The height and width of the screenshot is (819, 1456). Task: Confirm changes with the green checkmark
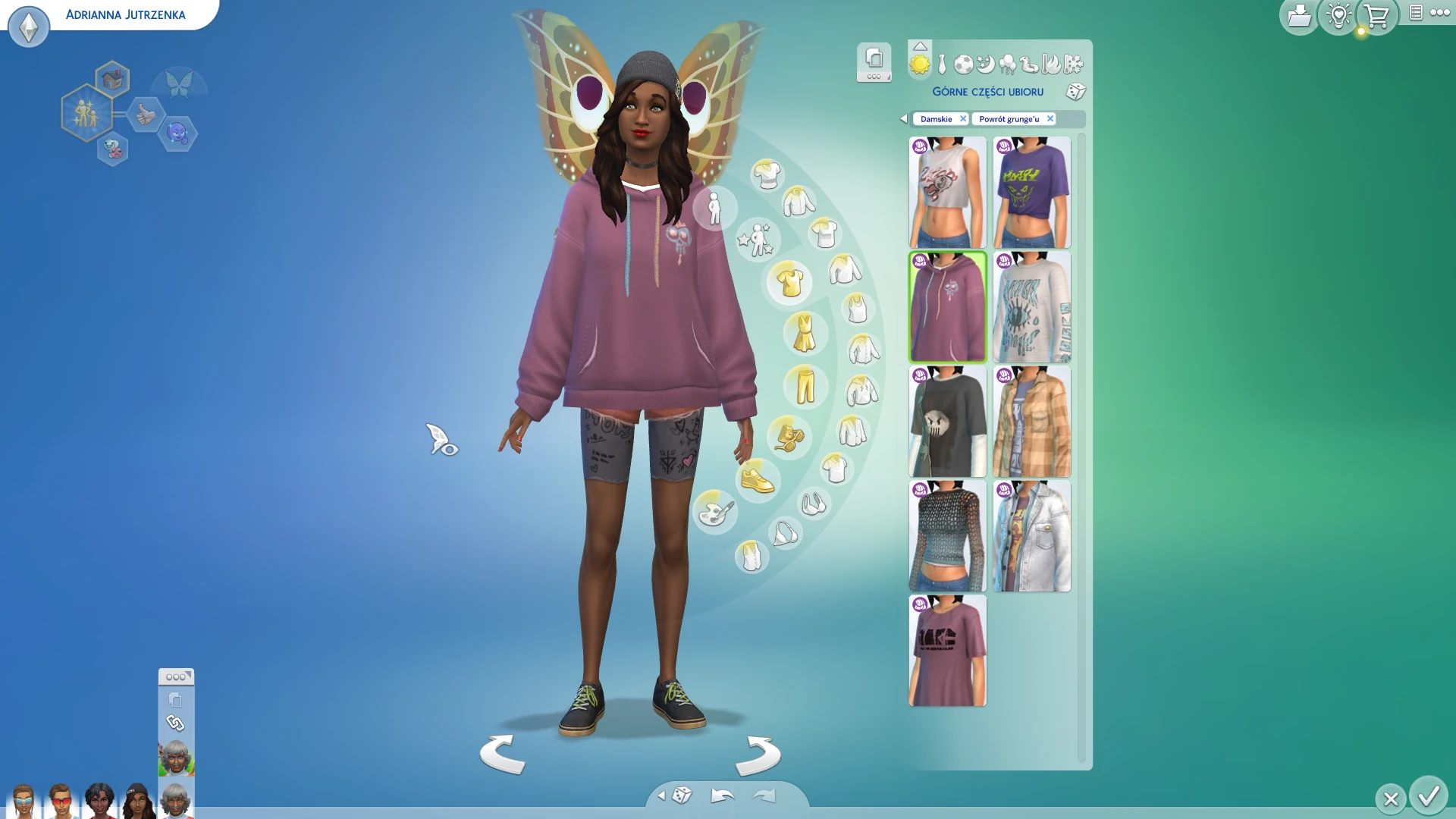tap(1429, 796)
